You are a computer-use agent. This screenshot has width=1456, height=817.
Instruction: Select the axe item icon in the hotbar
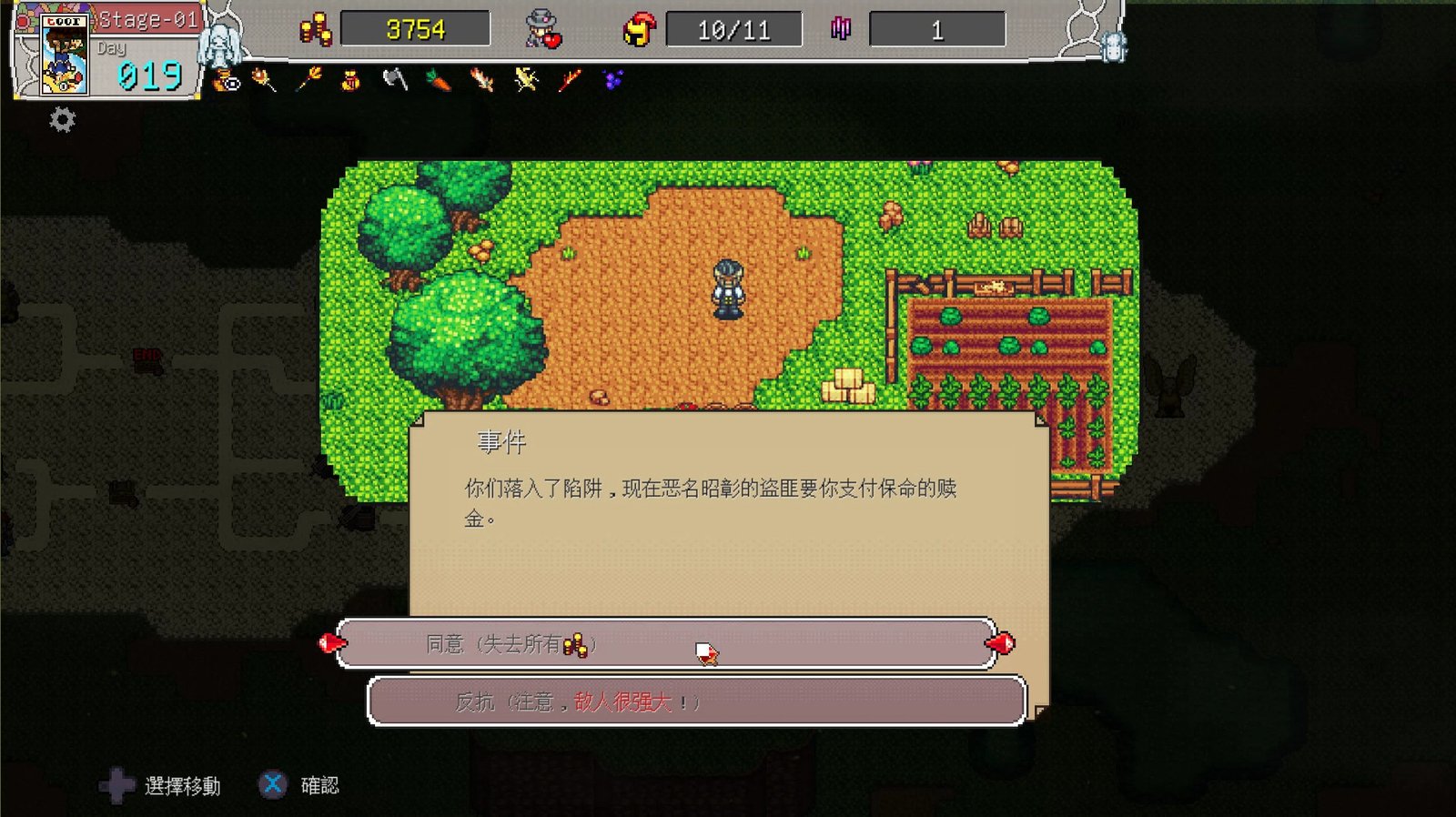tap(394, 79)
